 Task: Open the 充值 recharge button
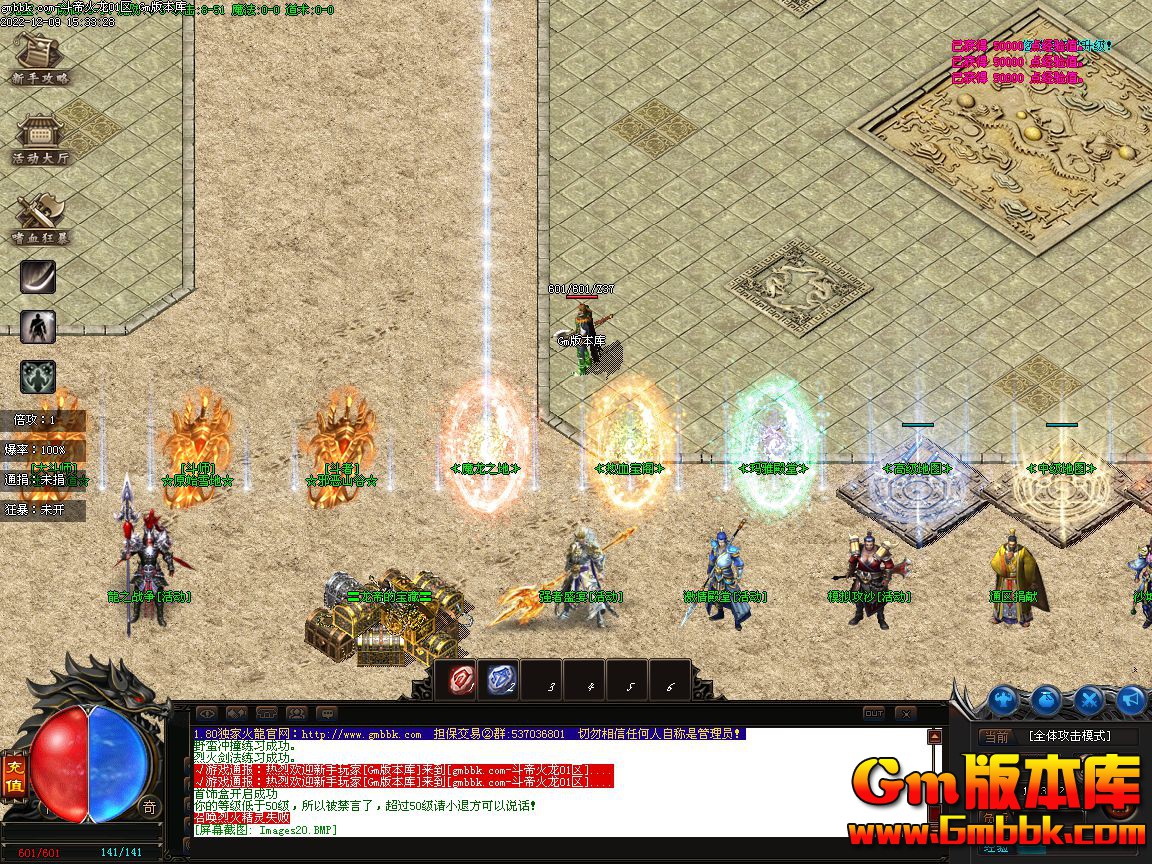tap(14, 776)
